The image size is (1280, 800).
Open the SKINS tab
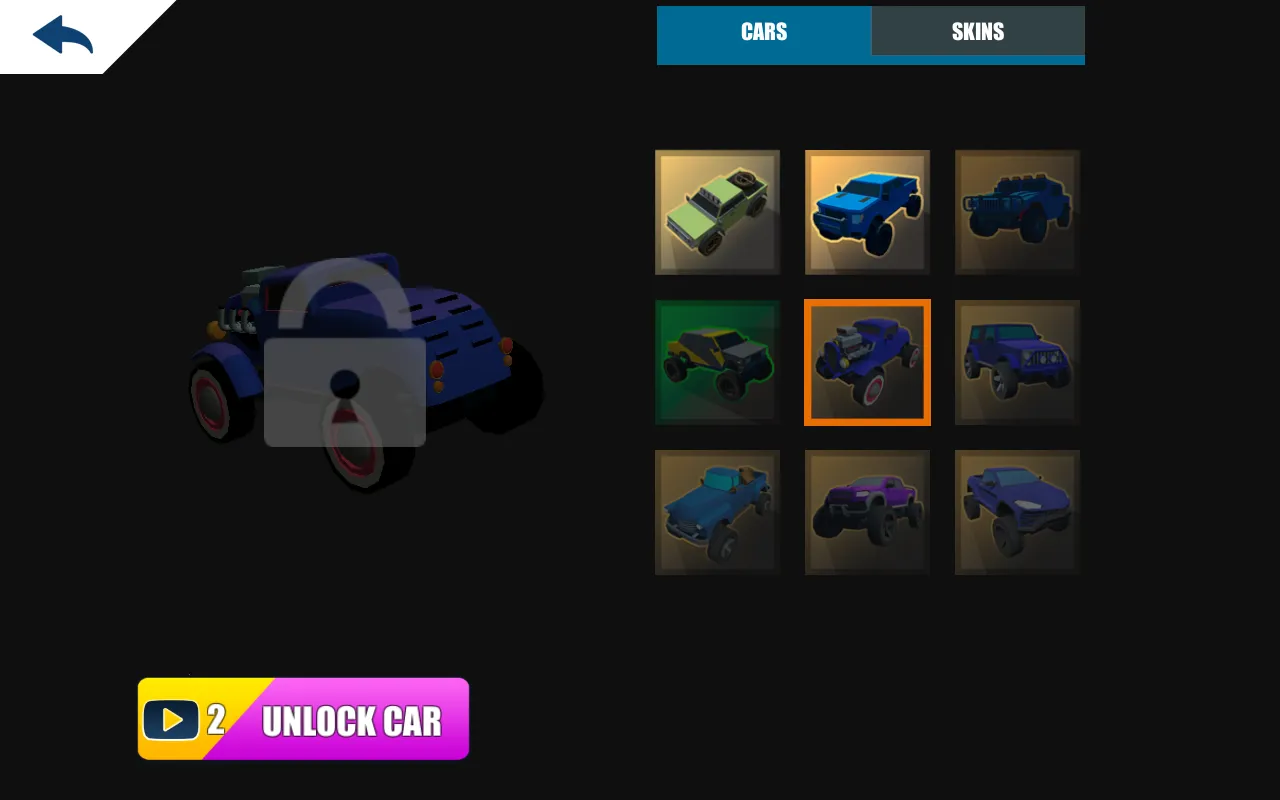click(x=977, y=31)
